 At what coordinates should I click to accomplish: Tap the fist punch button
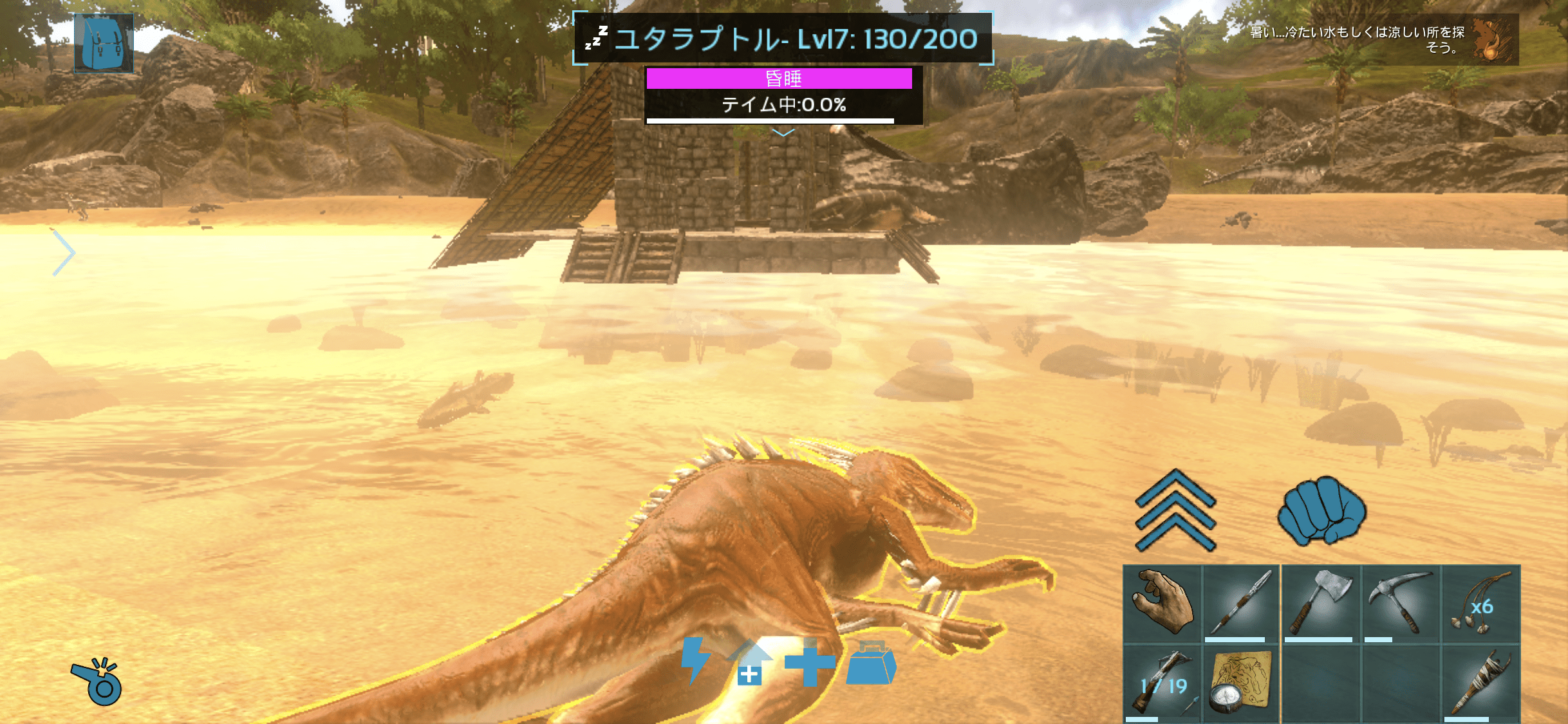click(1321, 511)
